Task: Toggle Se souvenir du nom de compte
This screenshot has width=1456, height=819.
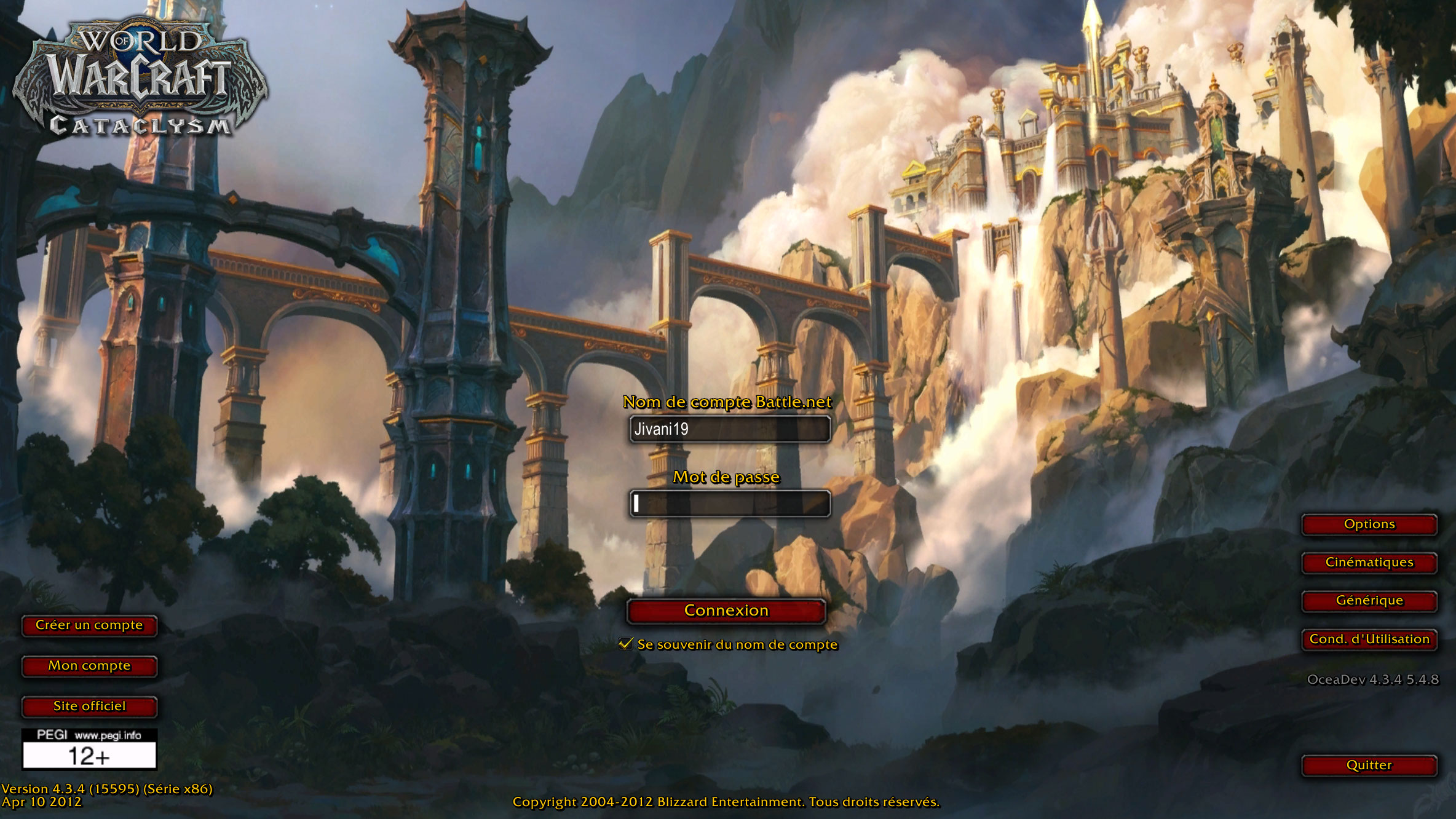Action: [x=626, y=644]
